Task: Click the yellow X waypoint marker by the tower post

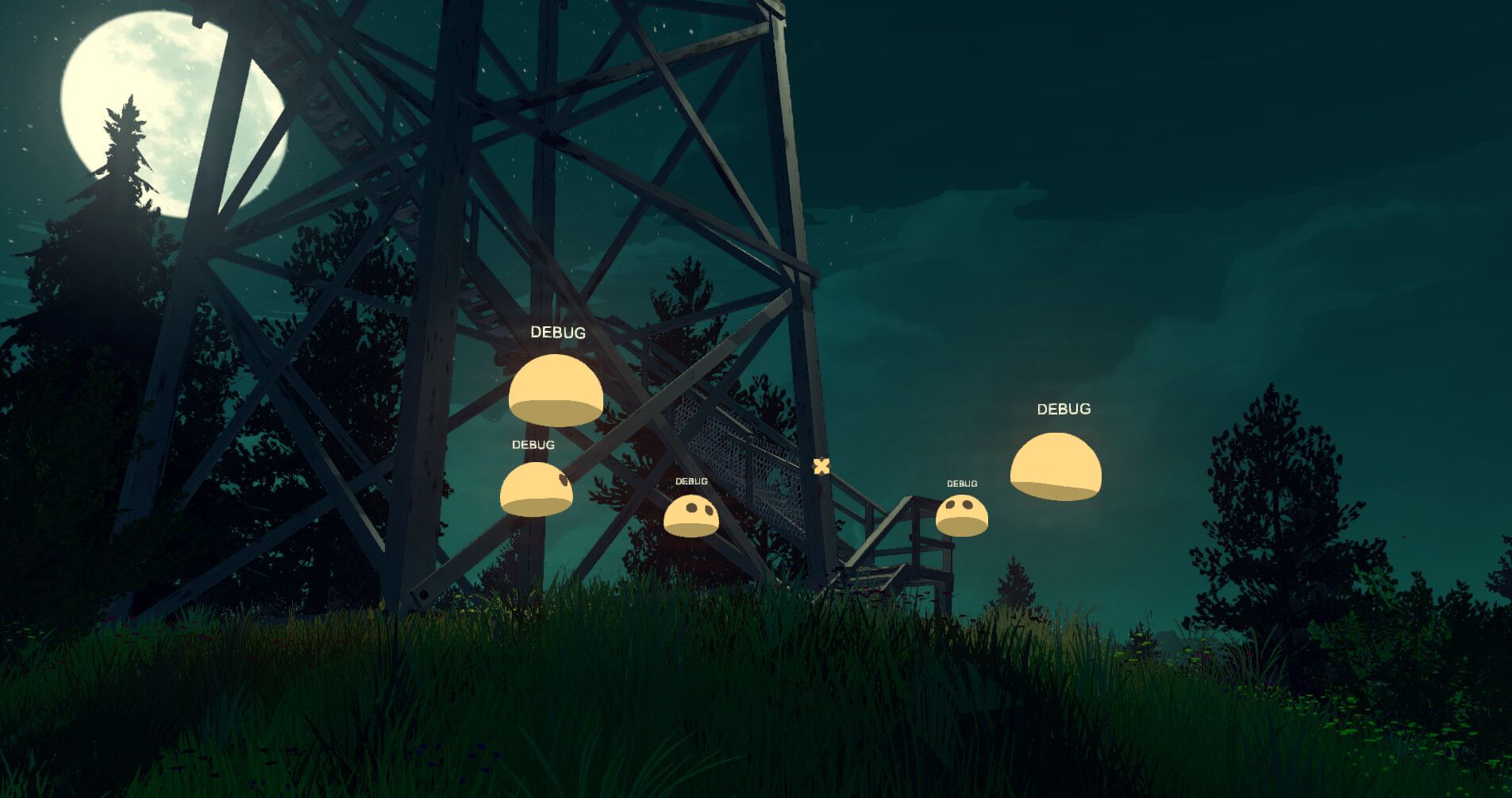Action: tap(821, 468)
